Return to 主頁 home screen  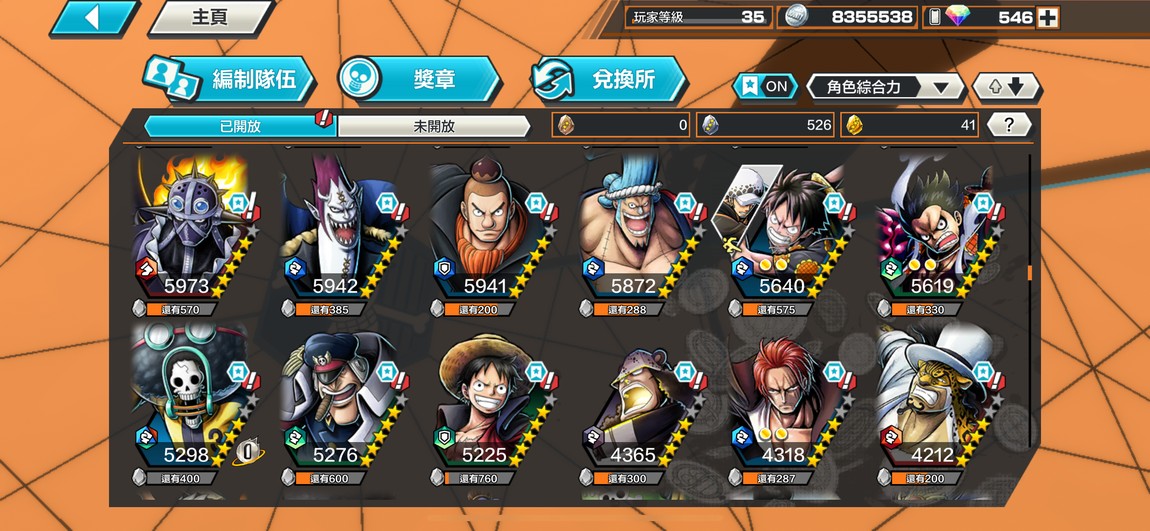[x=210, y=17]
